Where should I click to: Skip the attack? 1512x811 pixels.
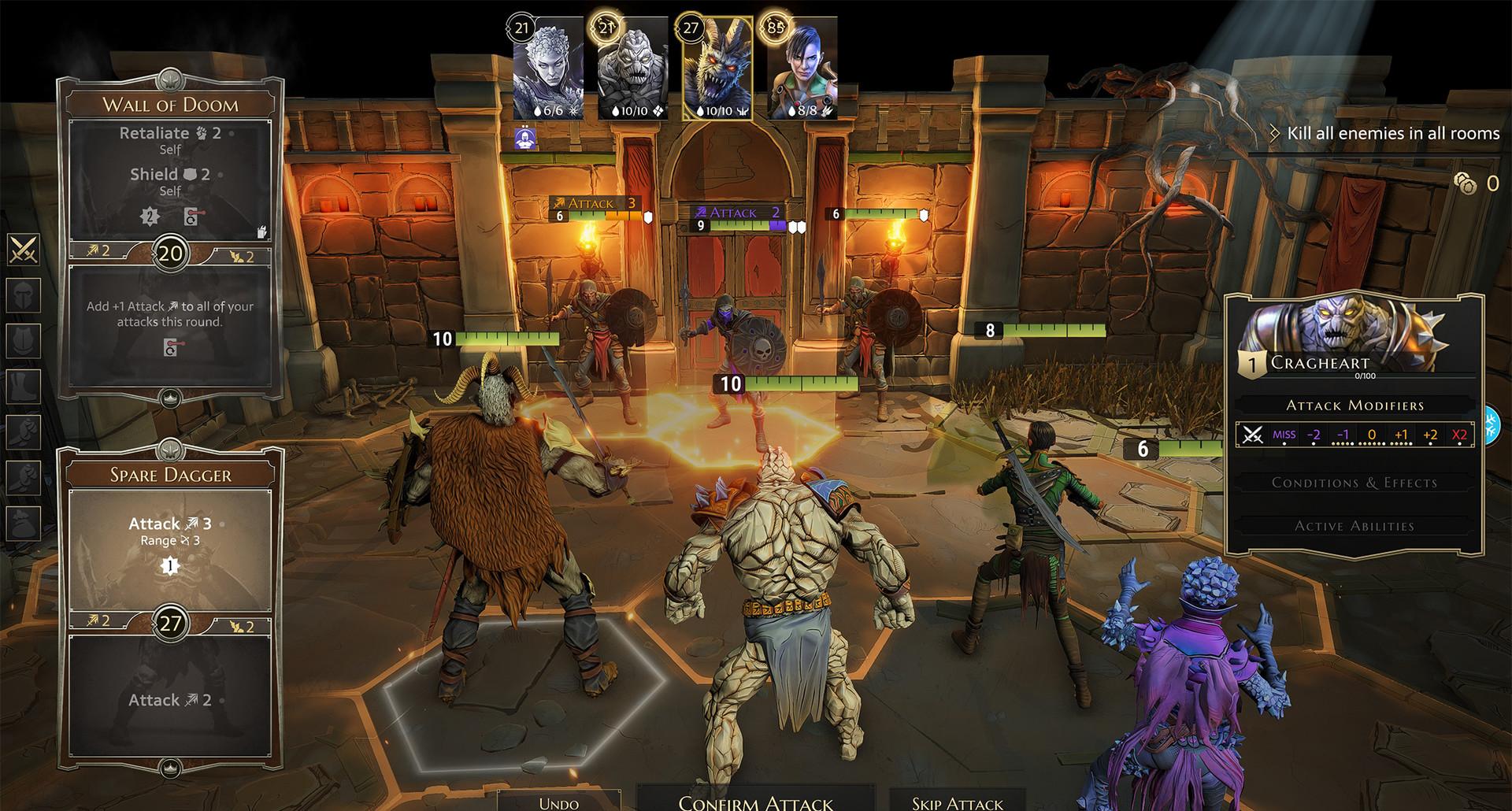click(x=957, y=802)
